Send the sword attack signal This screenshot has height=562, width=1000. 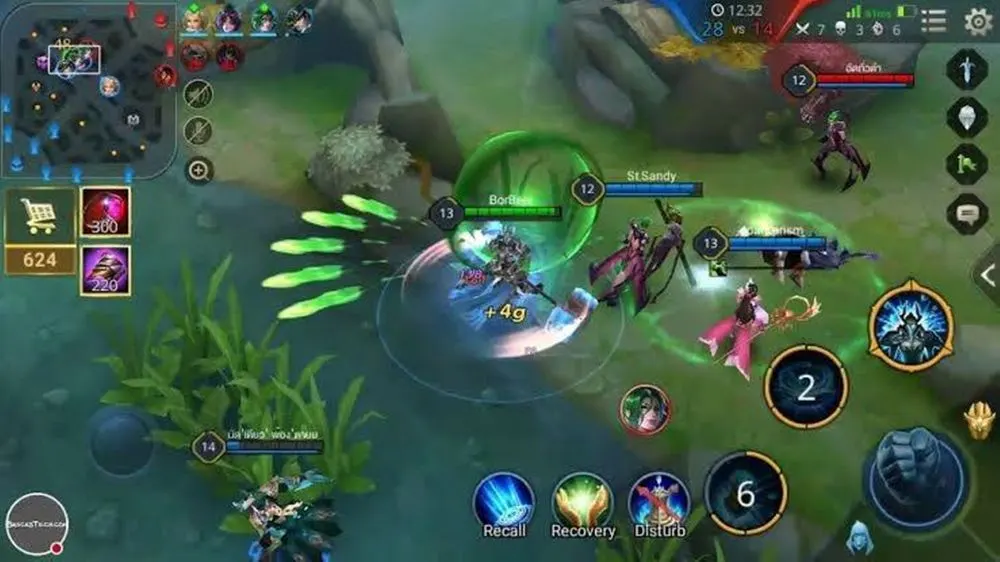pyautogui.click(x=967, y=70)
